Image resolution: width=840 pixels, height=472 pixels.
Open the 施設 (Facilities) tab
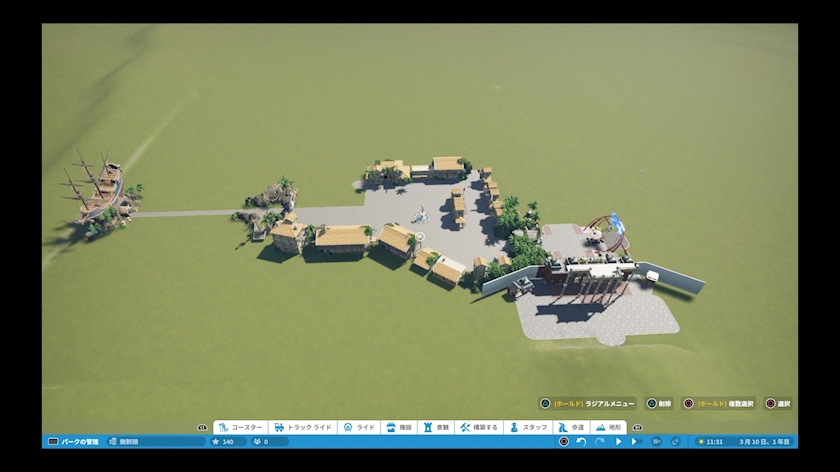tap(398, 427)
